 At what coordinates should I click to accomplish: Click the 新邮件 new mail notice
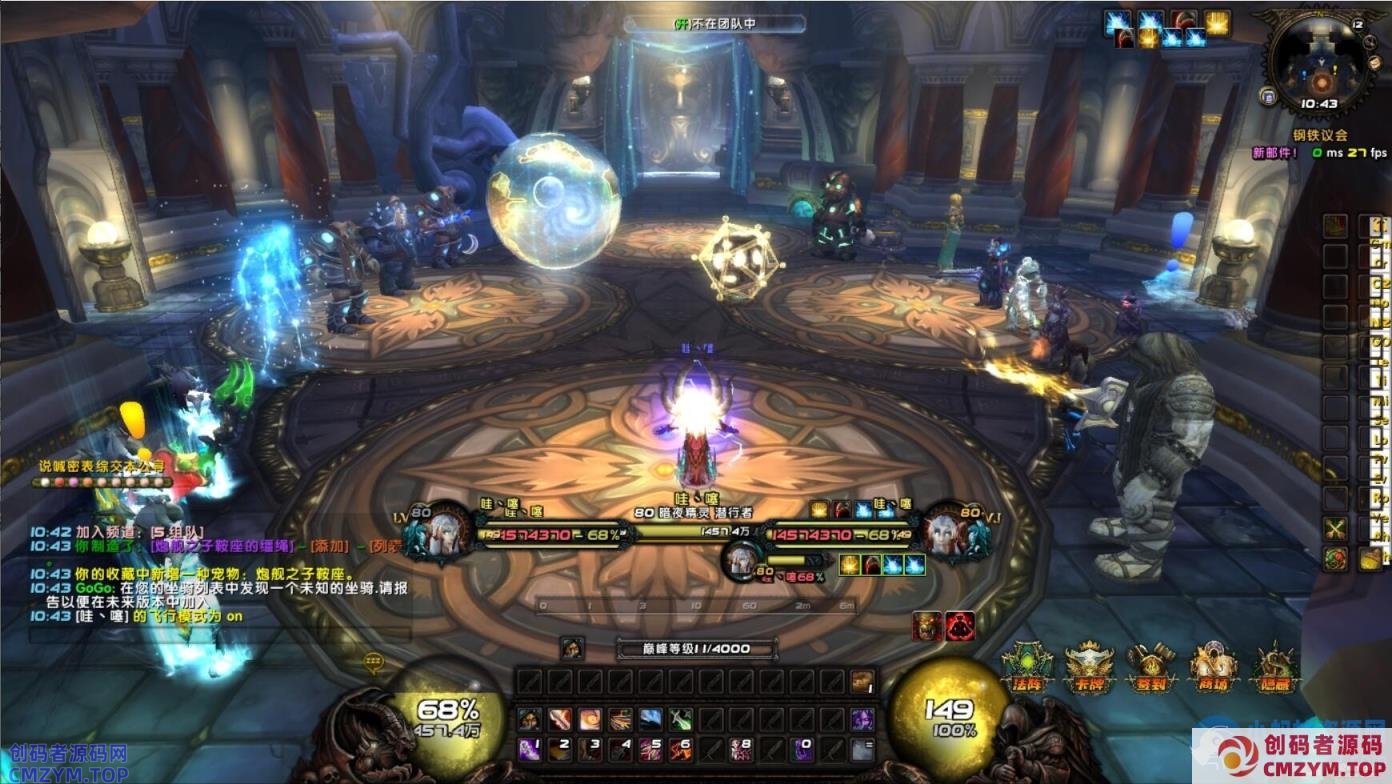[1274, 152]
